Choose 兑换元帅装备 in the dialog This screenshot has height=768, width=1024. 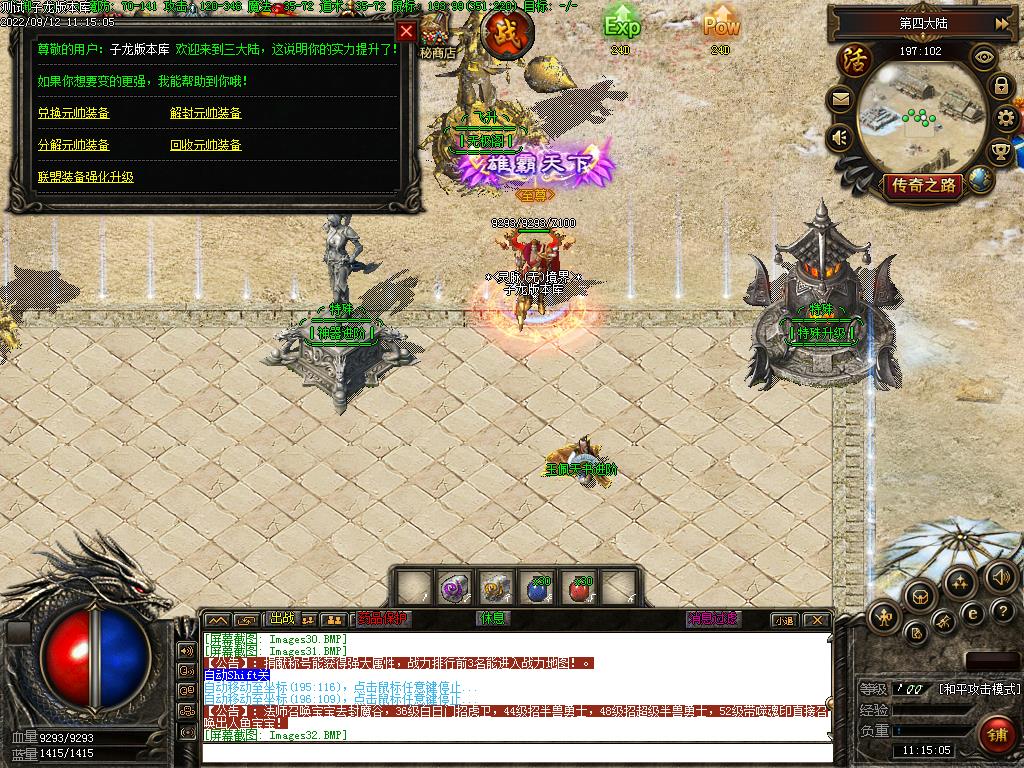point(74,113)
